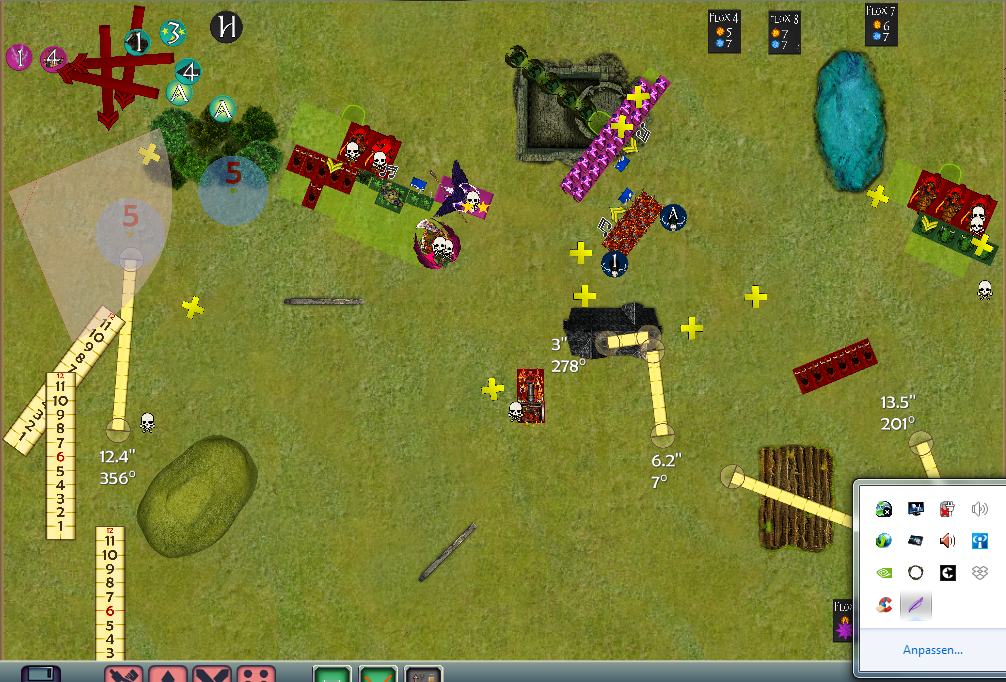Pick the black H token

pyautogui.click(x=227, y=27)
